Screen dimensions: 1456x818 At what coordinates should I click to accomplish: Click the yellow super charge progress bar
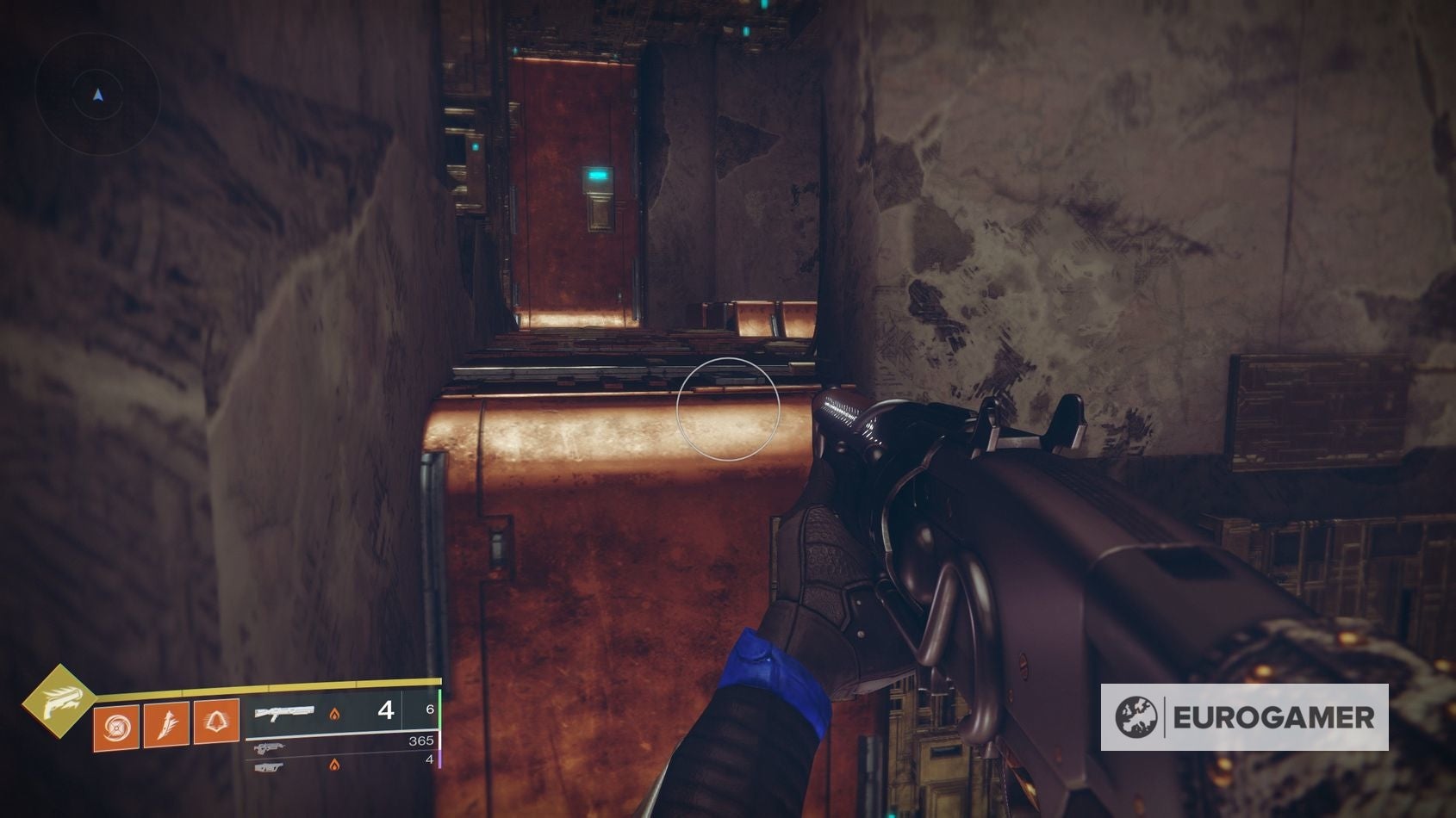(258, 688)
